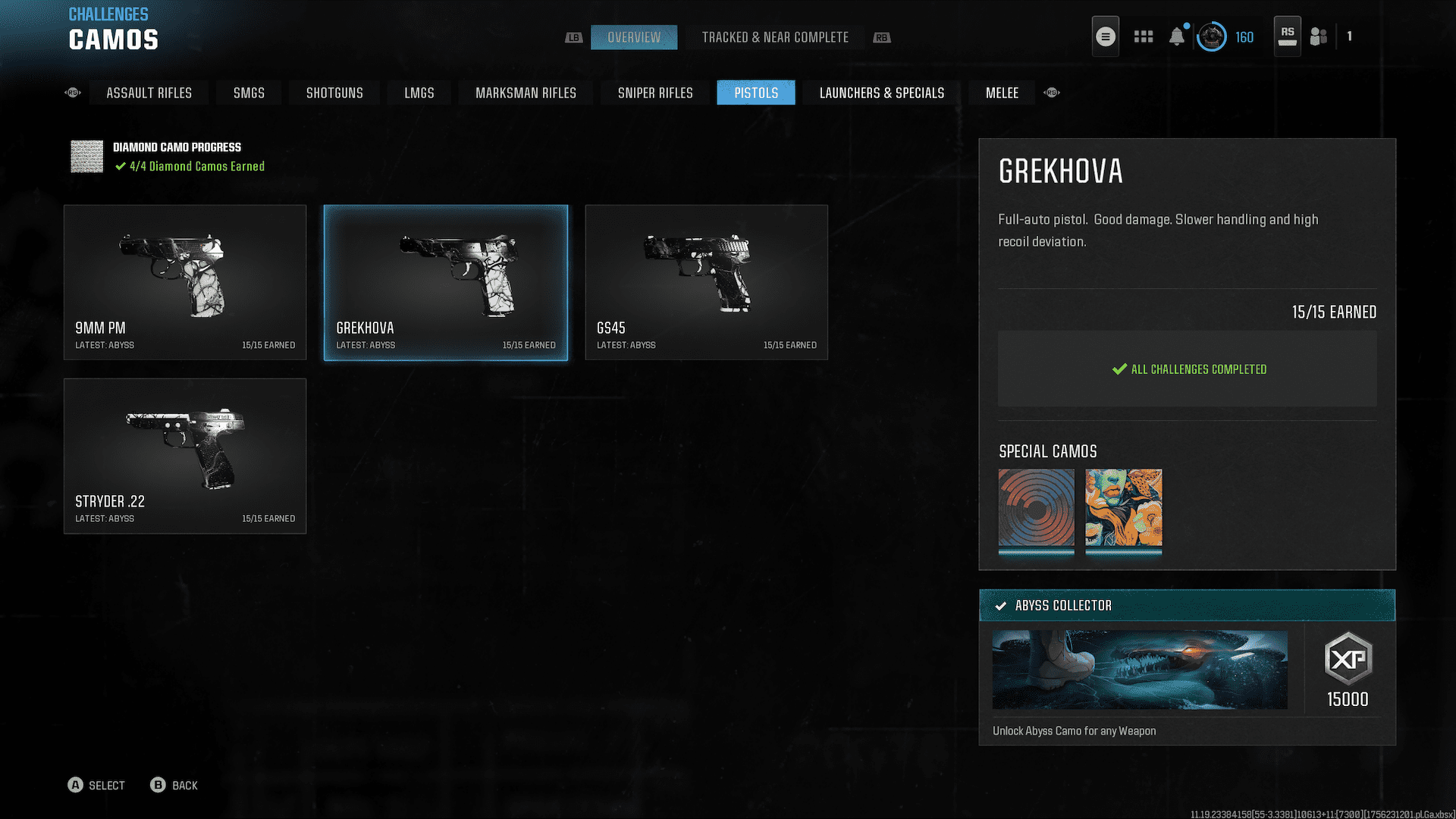Select the red circular special camo
This screenshot has height=819, width=1456.
coord(1036,507)
